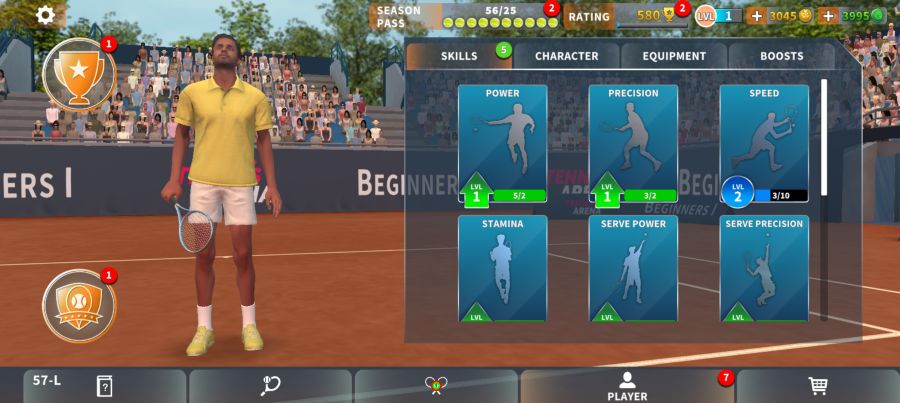This screenshot has height=403, width=900.
Task: Open the trophy star achievements badge
Action: (x=79, y=73)
